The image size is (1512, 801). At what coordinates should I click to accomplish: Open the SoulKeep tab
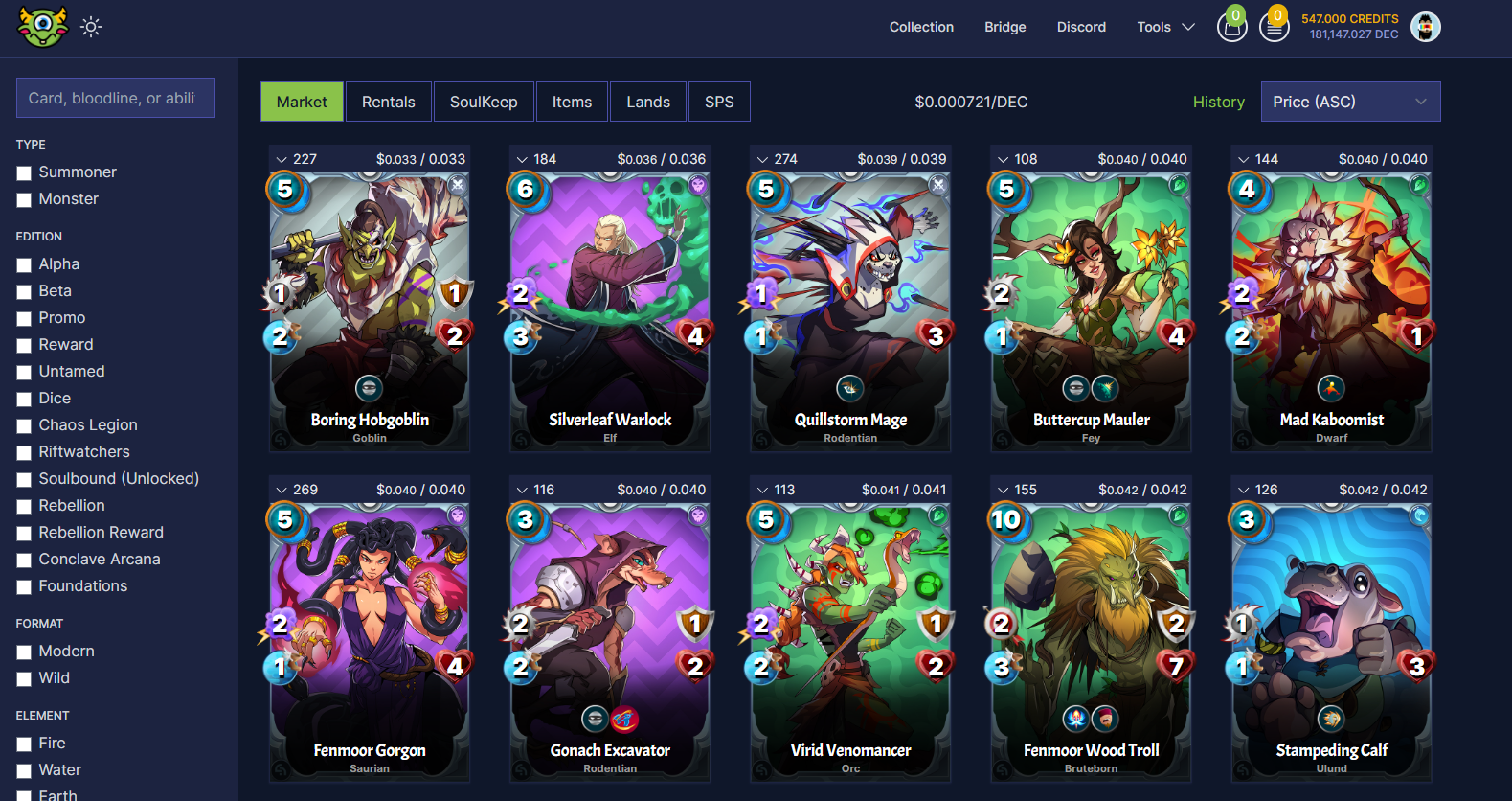tap(483, 102)
